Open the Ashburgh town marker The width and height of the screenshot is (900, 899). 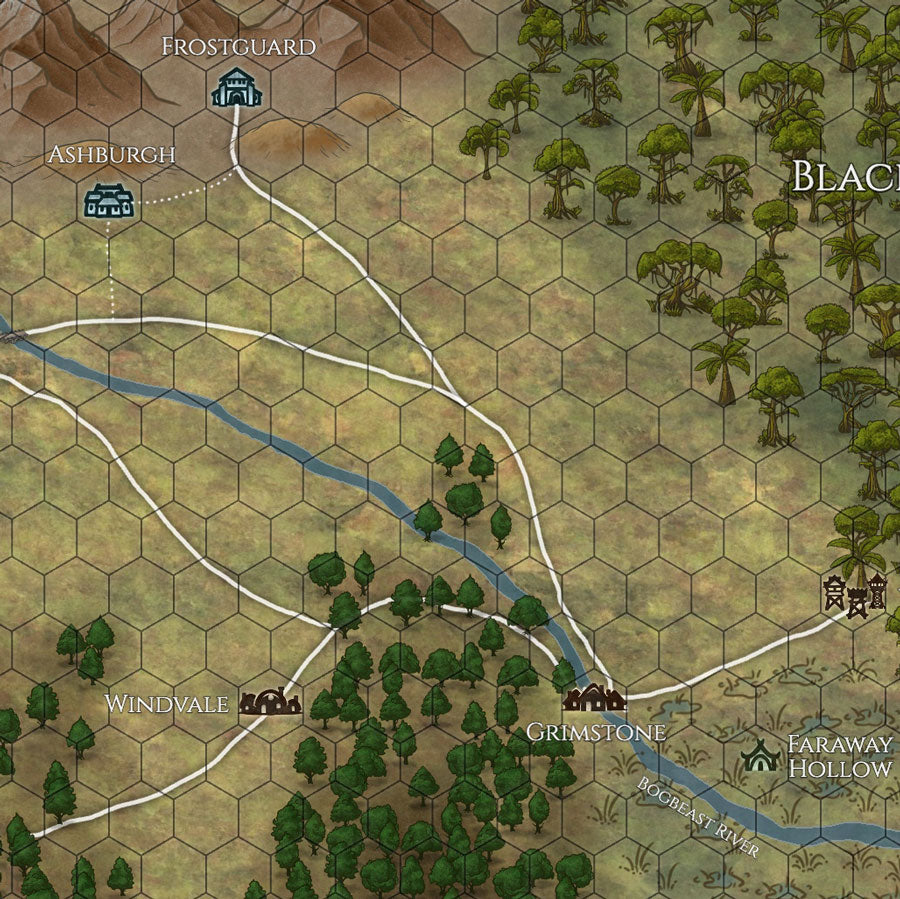pyautogui.click(x=108, y=200)
